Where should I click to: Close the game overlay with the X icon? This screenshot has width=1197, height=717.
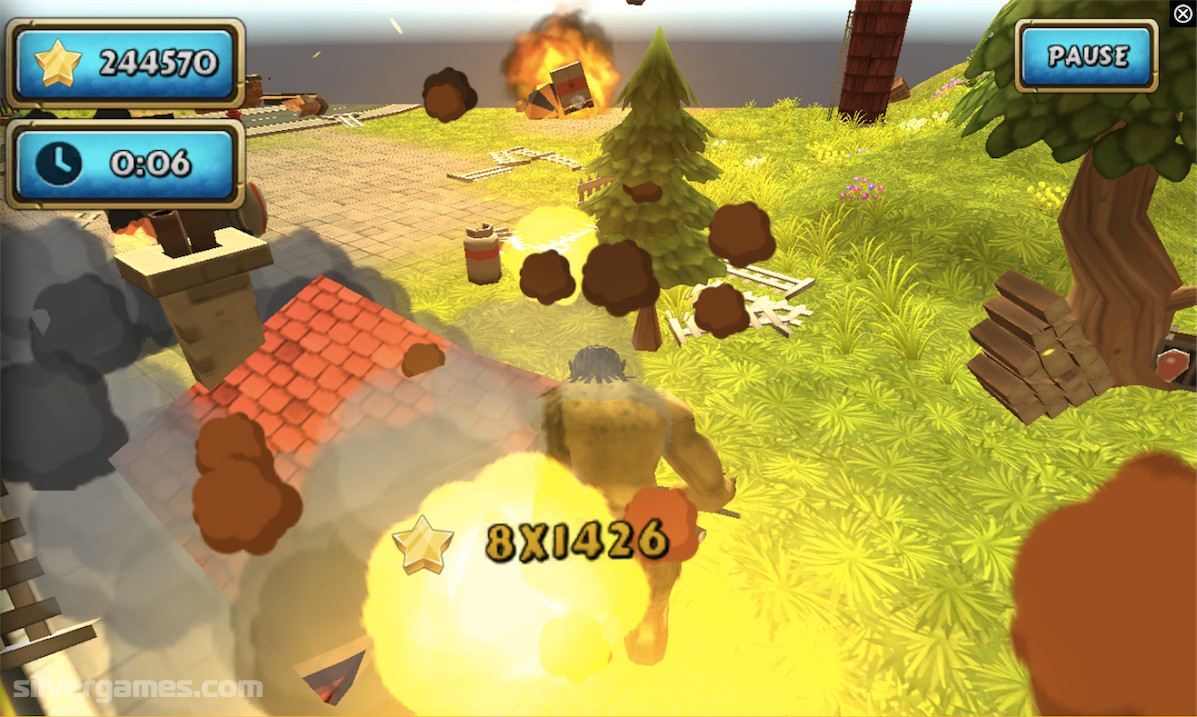click(x=1183, y=13)
